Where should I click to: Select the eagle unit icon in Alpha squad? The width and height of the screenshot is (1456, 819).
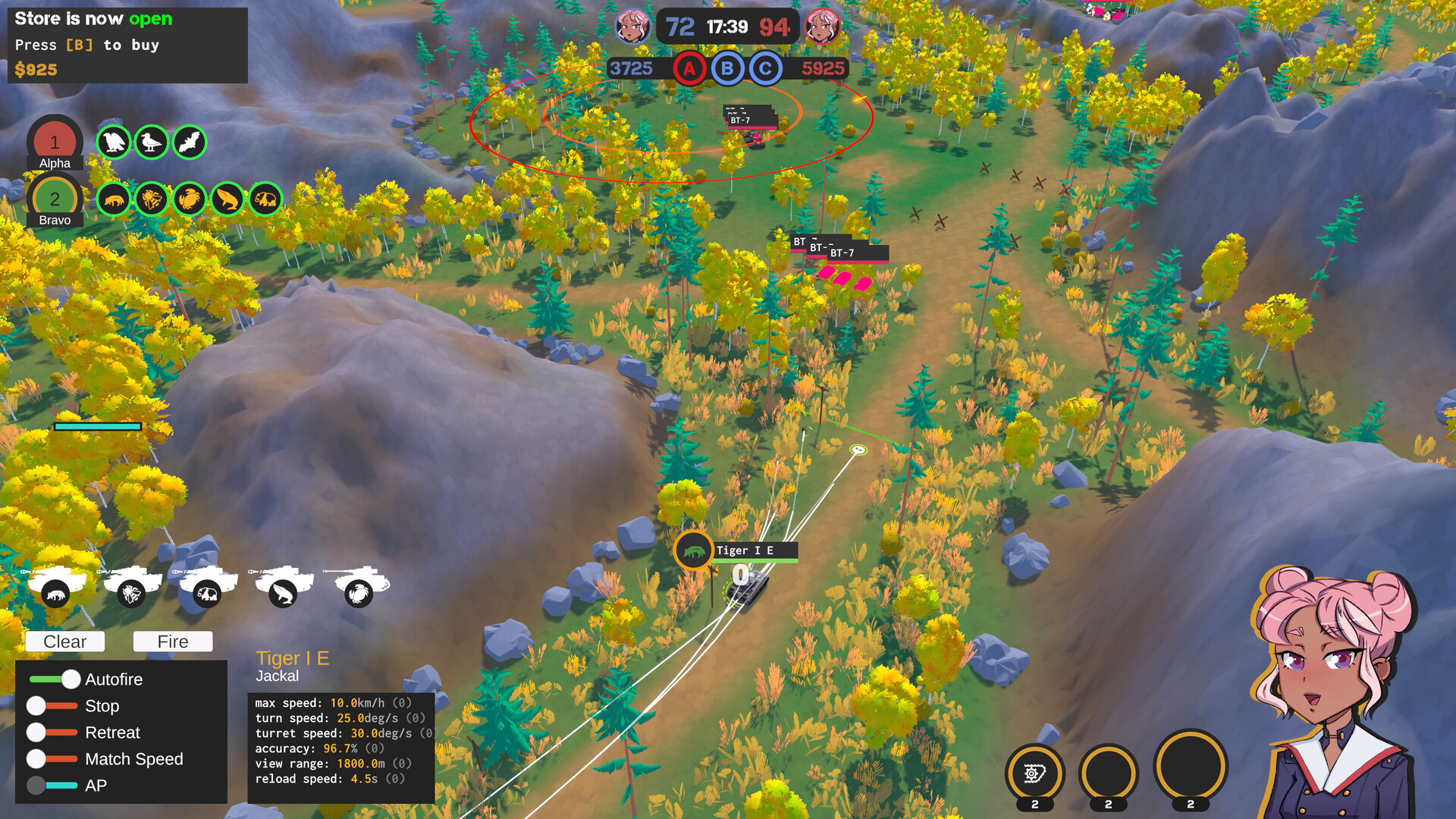(x=114, y=143)
